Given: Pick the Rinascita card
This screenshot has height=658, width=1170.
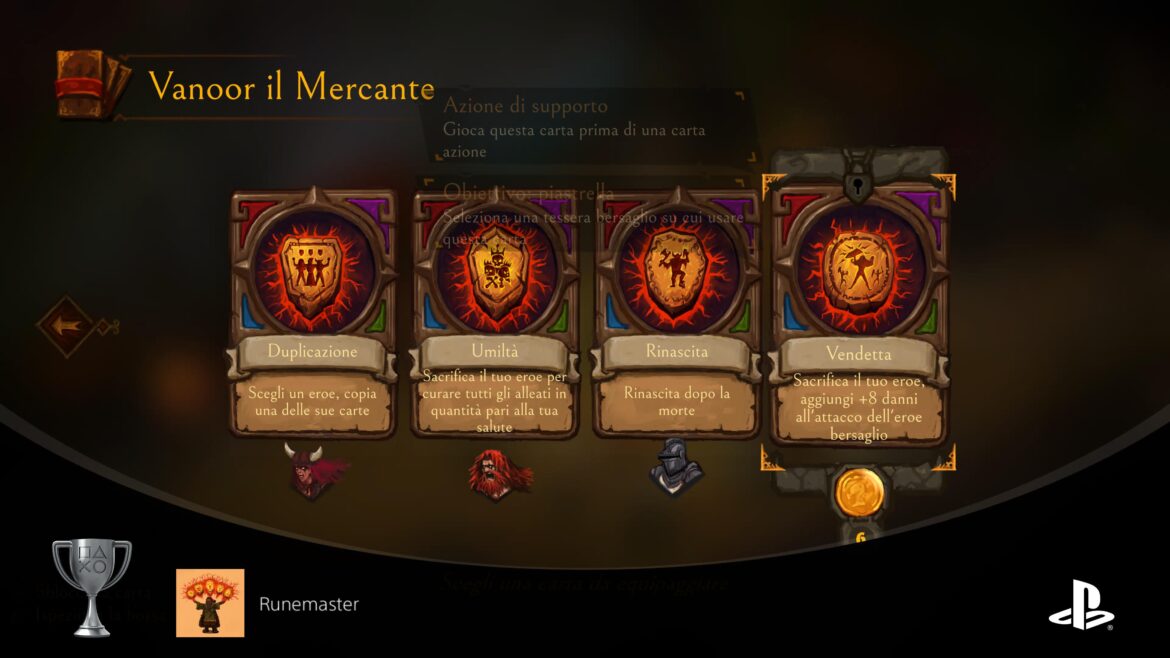Looking at the screenshot, I should pyautogui.click(x=676, y=312).
